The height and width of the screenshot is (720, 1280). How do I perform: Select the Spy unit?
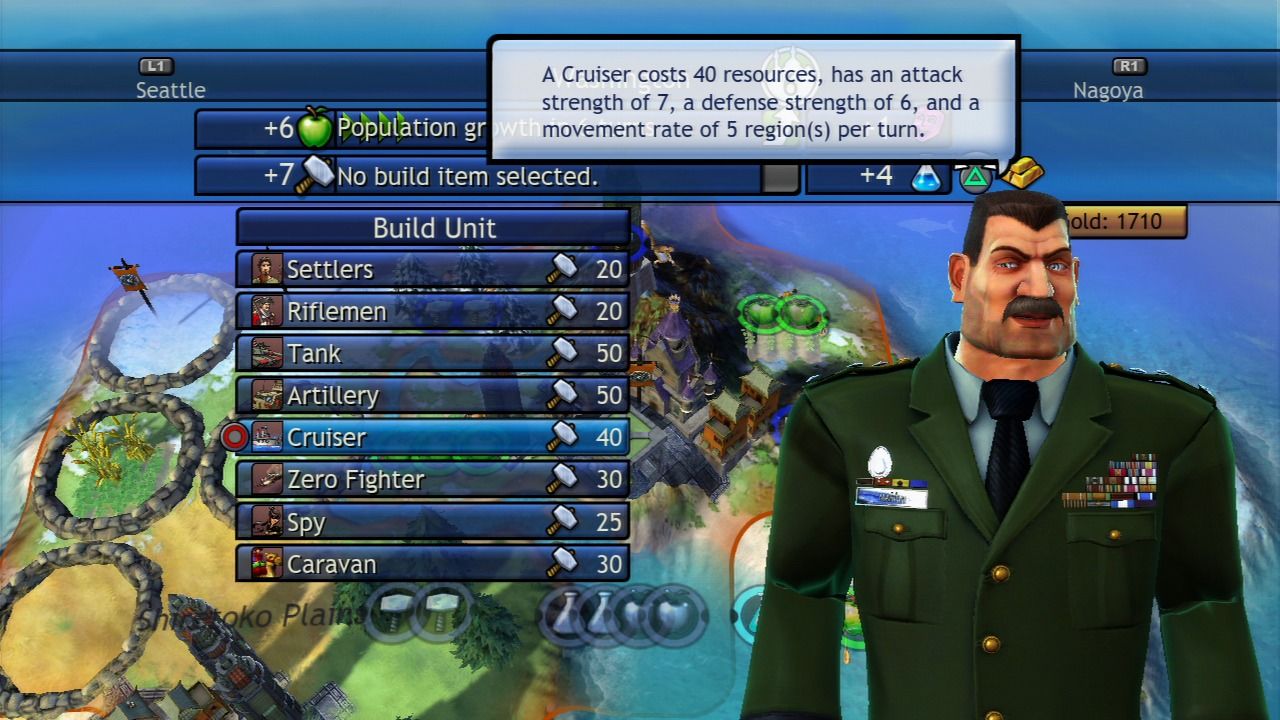coord(433,522)
